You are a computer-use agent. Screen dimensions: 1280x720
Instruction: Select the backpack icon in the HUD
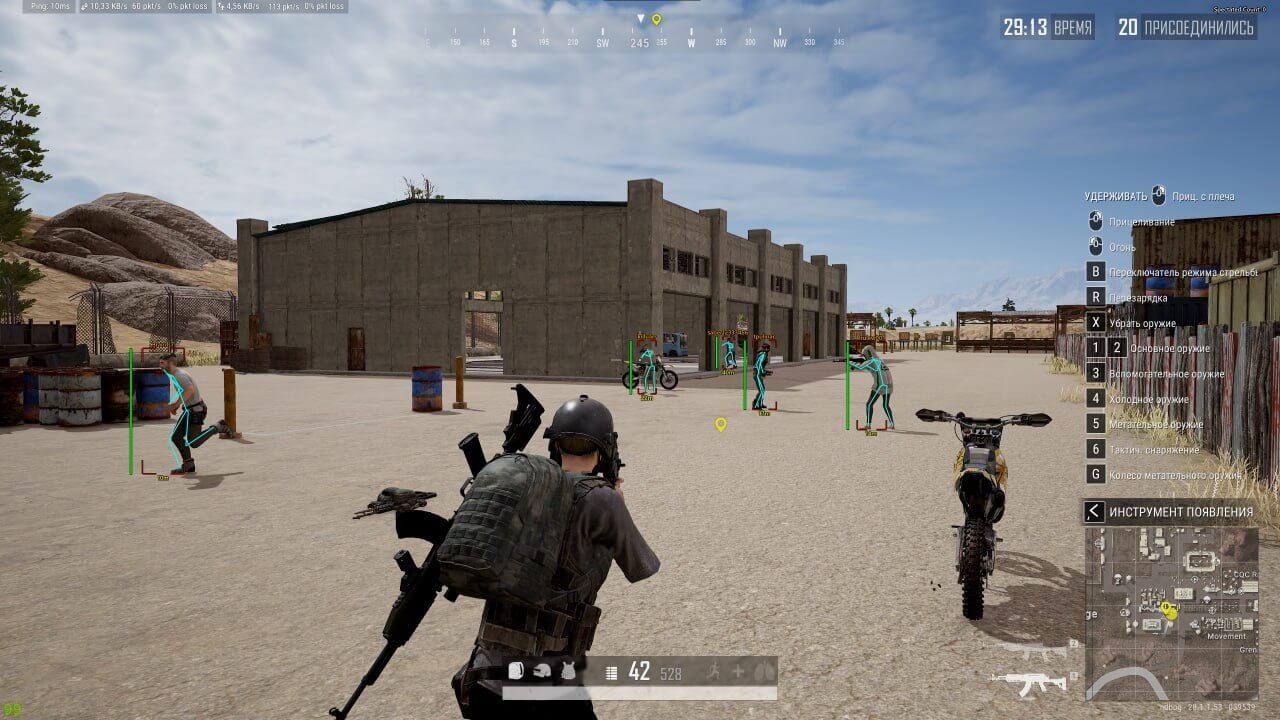[516, 672]
